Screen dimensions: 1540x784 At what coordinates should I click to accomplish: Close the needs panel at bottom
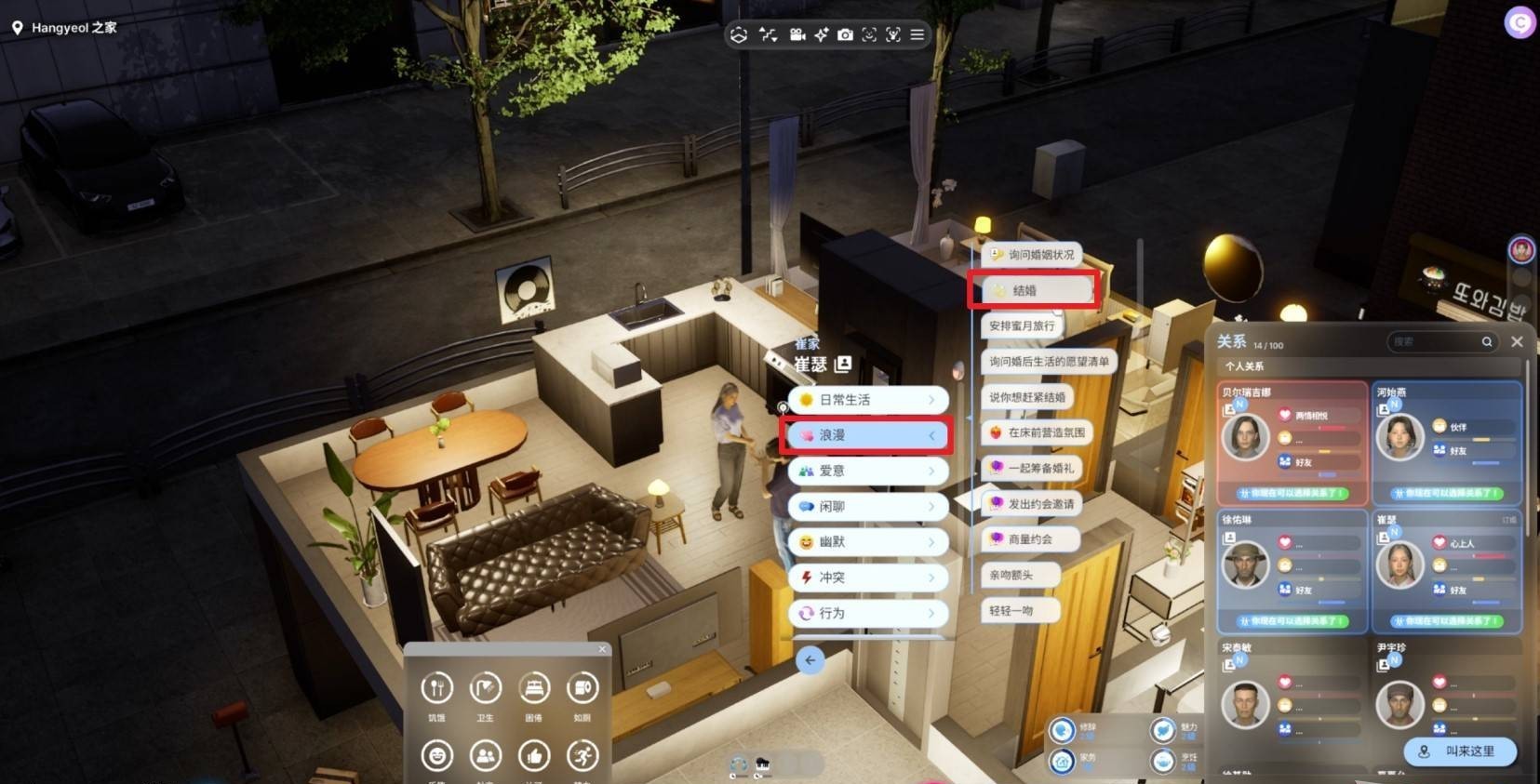[602, 649]
